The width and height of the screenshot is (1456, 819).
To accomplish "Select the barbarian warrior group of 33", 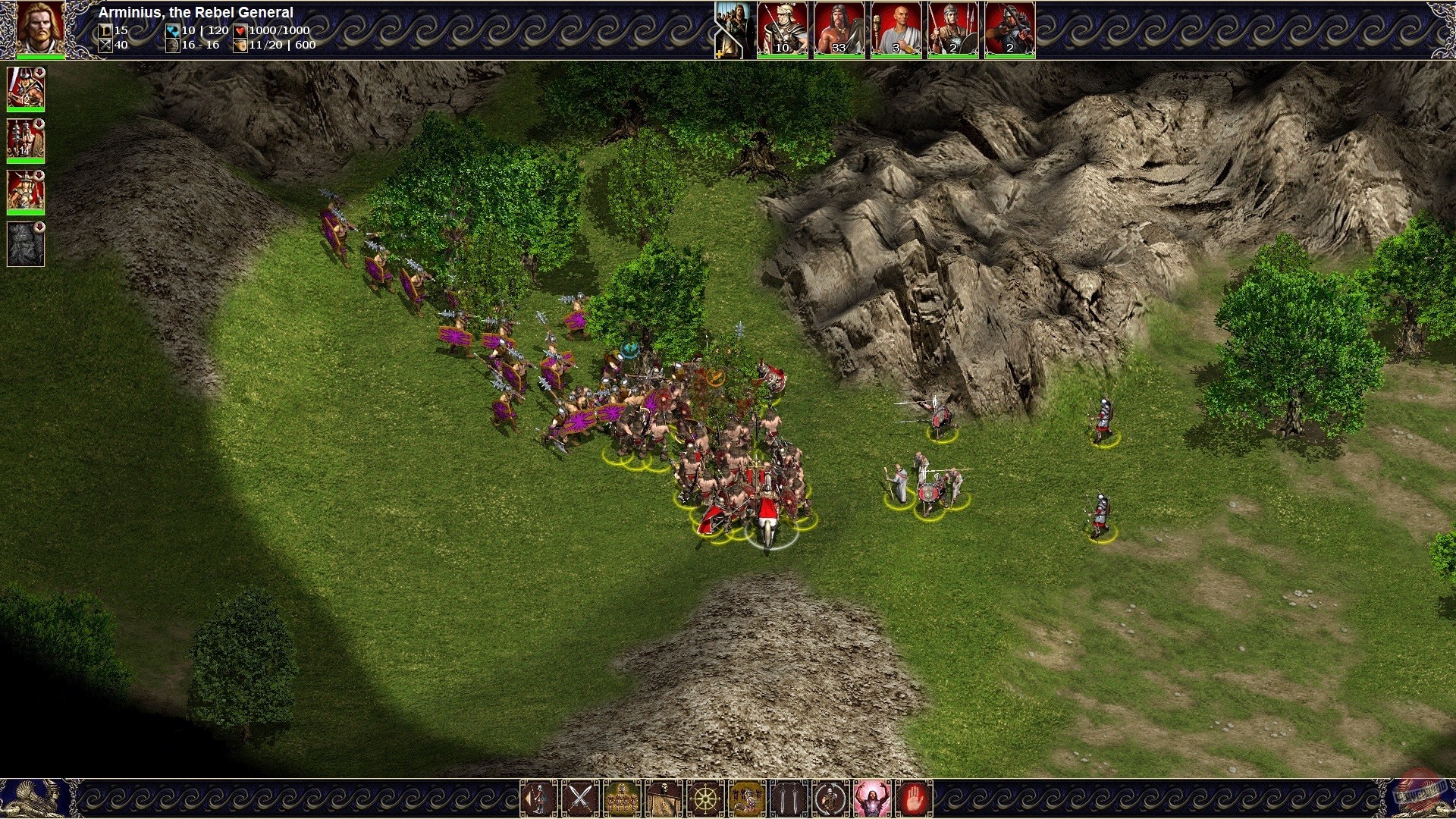I will point(839,29).
